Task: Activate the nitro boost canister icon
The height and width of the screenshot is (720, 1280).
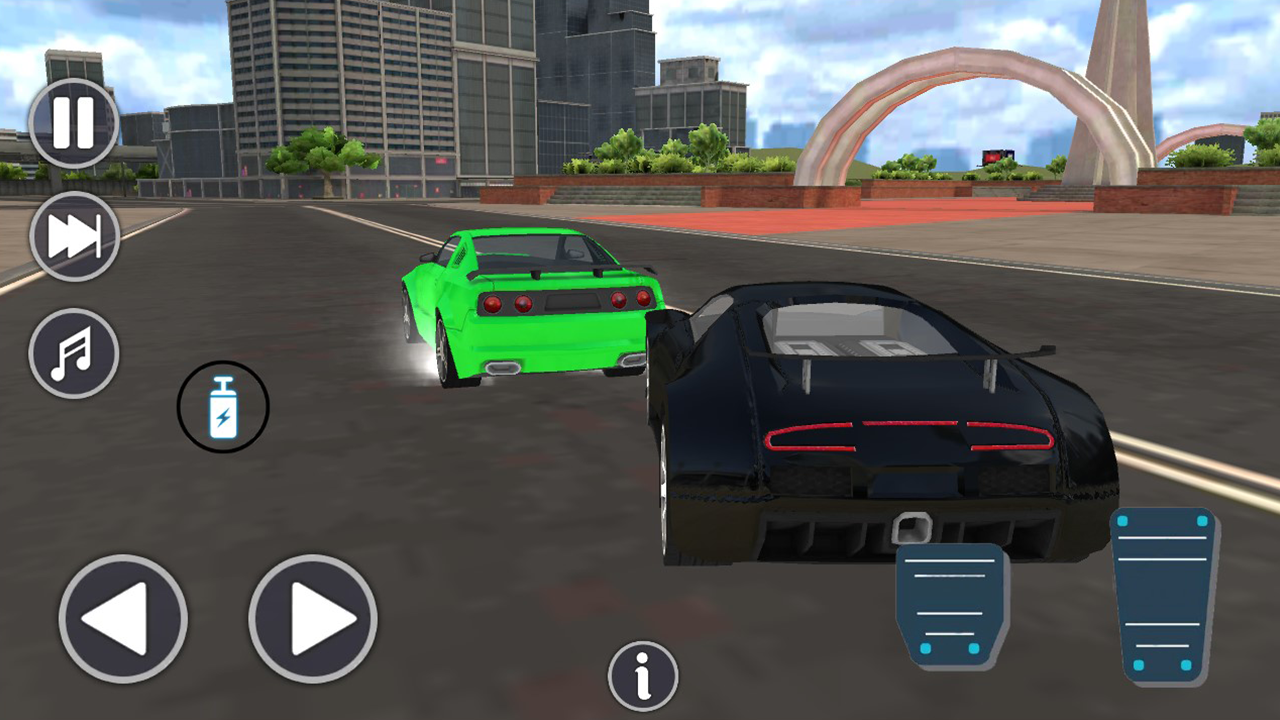Action: pyautogui.click(x=223, y=406)
